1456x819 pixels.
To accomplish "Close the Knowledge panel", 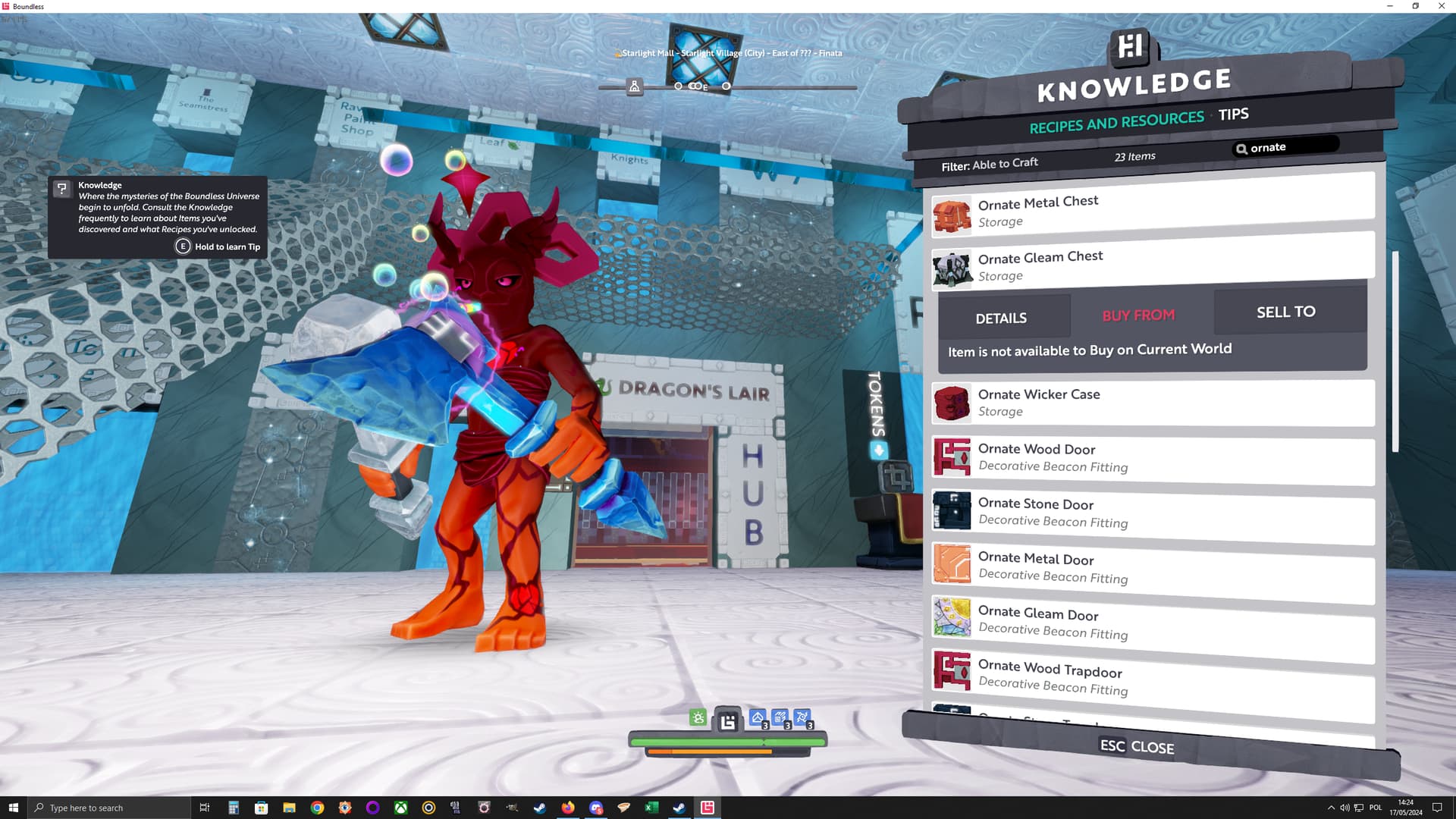I will tap(1137, 747).
